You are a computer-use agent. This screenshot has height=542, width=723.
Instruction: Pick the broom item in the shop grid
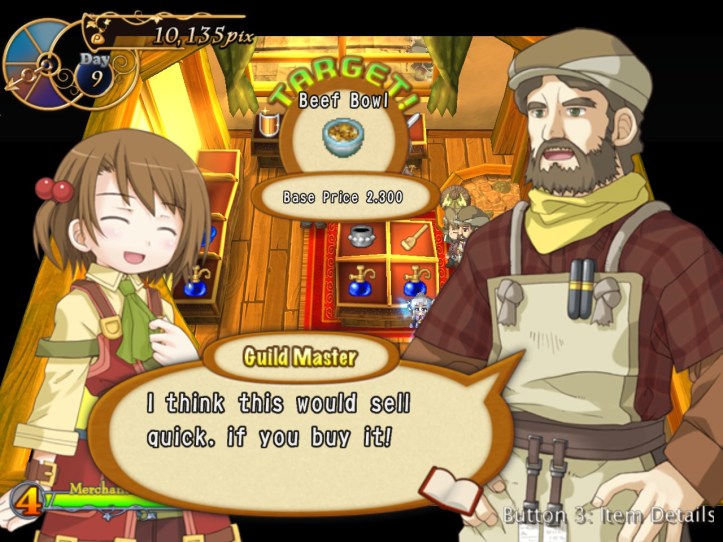pos(413,236)
